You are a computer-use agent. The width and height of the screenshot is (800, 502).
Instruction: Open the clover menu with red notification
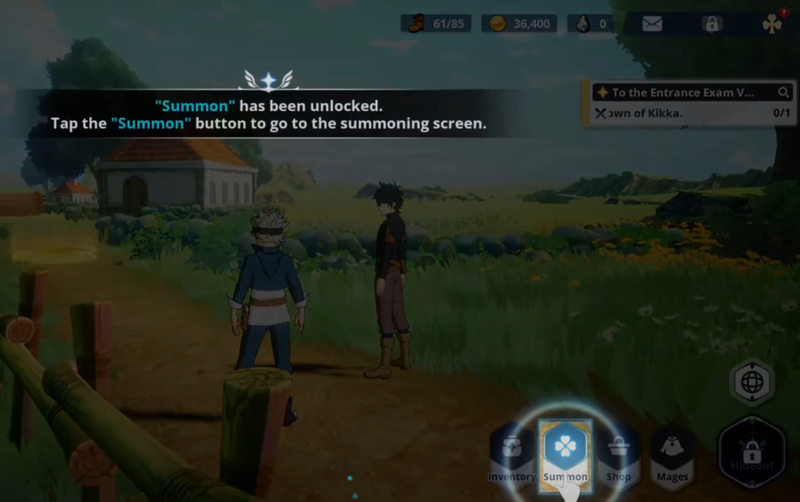click(772, 23)
